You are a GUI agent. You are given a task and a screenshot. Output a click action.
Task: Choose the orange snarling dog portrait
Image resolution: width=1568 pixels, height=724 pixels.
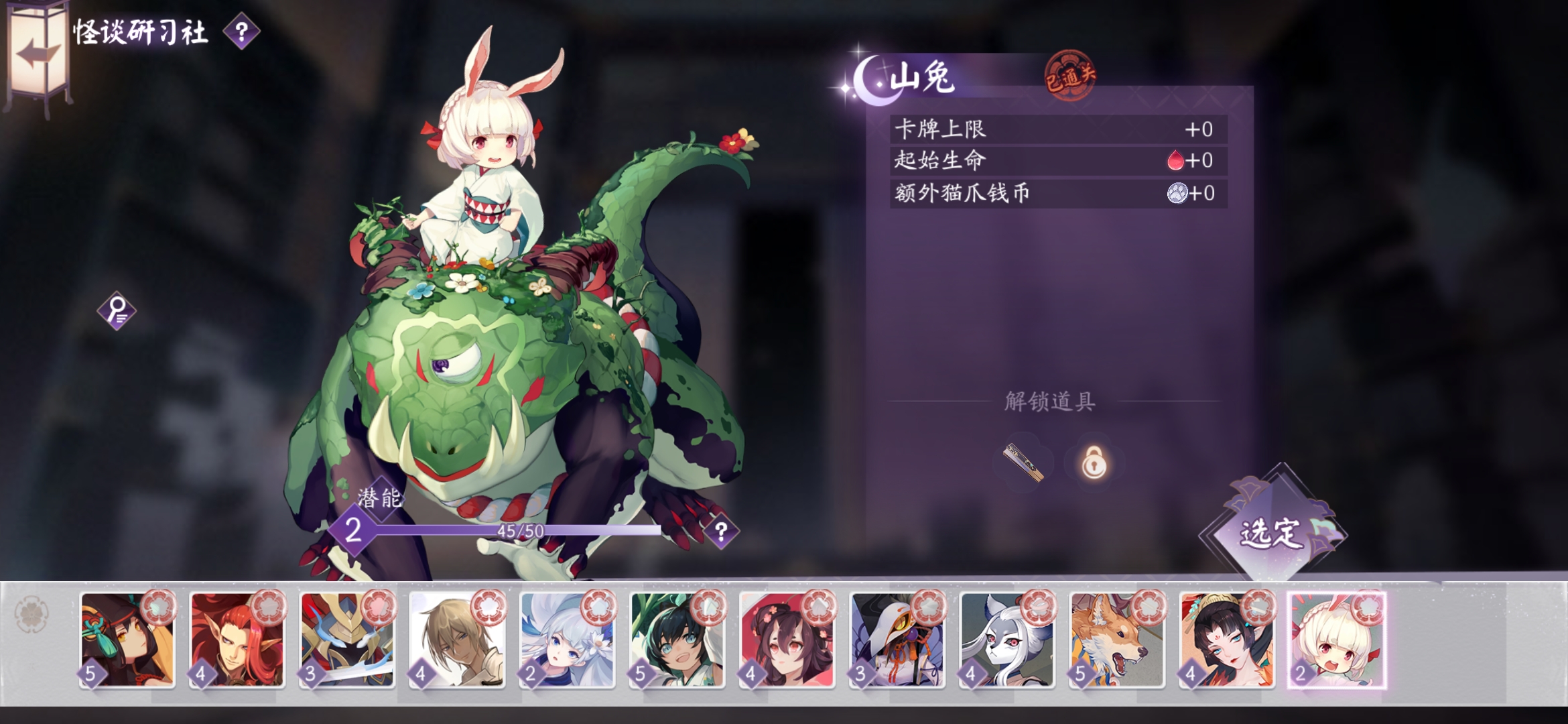pos(1116,640)
